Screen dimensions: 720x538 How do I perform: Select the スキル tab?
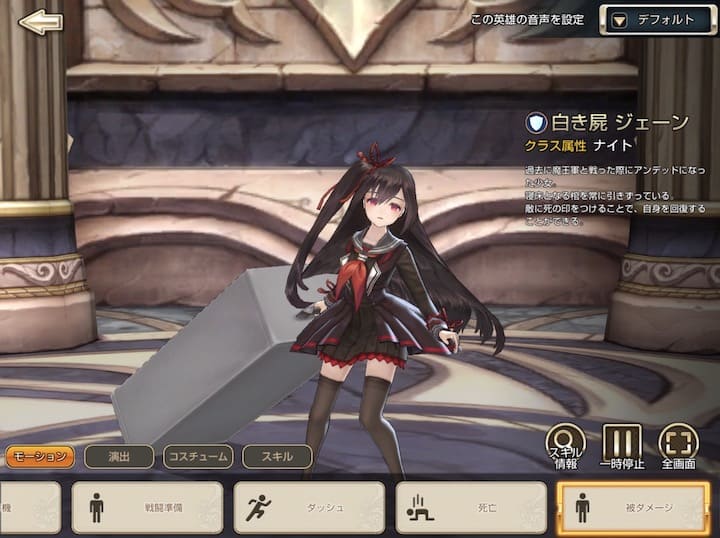277,457
